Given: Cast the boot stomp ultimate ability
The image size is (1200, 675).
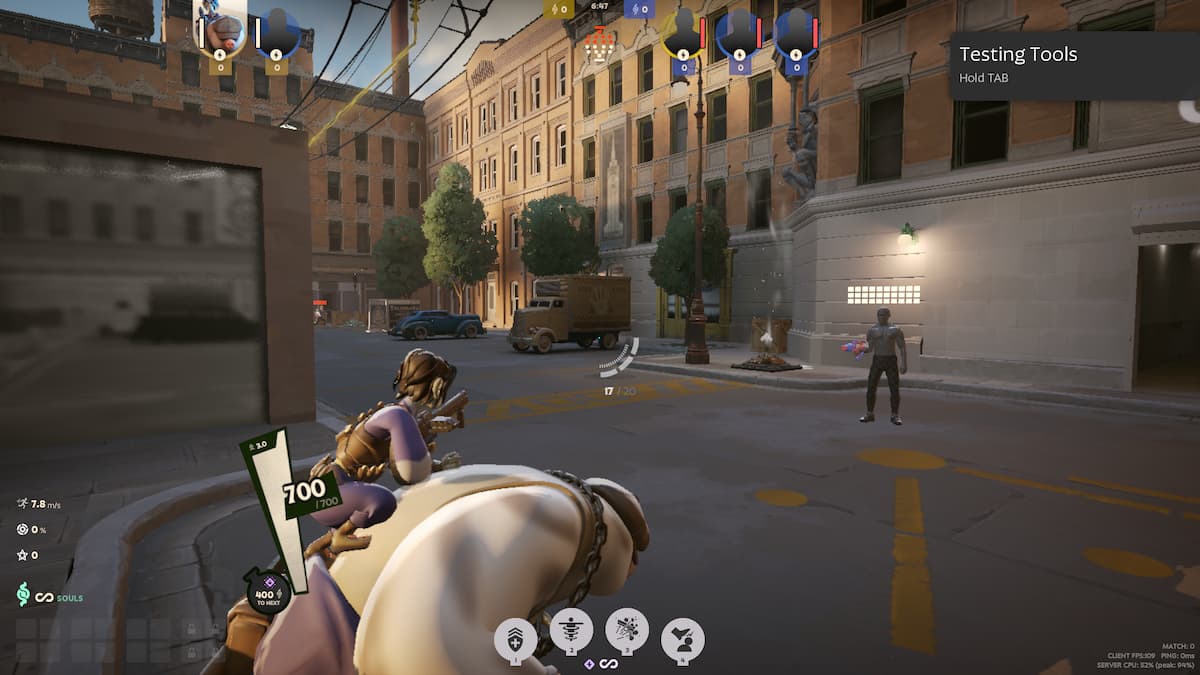Looking at the screenshot, I should point(683,638).
